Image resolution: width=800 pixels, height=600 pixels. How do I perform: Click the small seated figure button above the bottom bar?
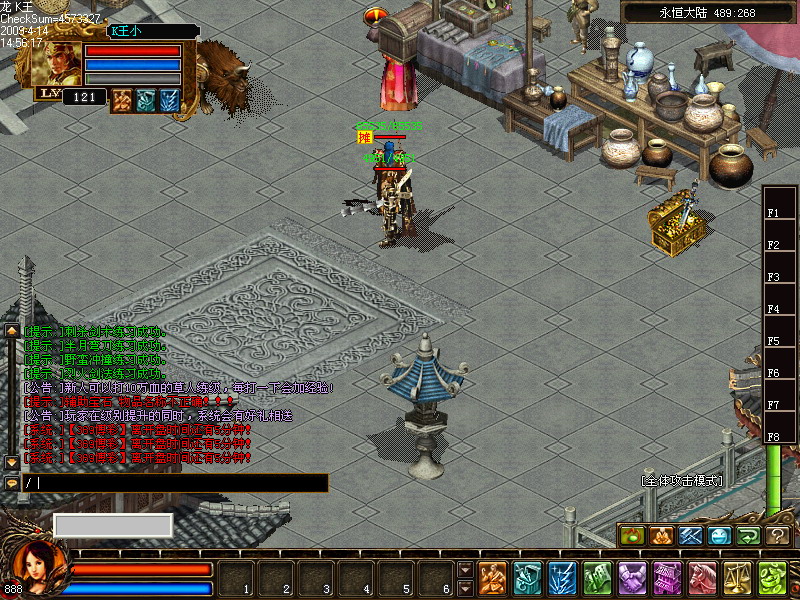[662, 536]
